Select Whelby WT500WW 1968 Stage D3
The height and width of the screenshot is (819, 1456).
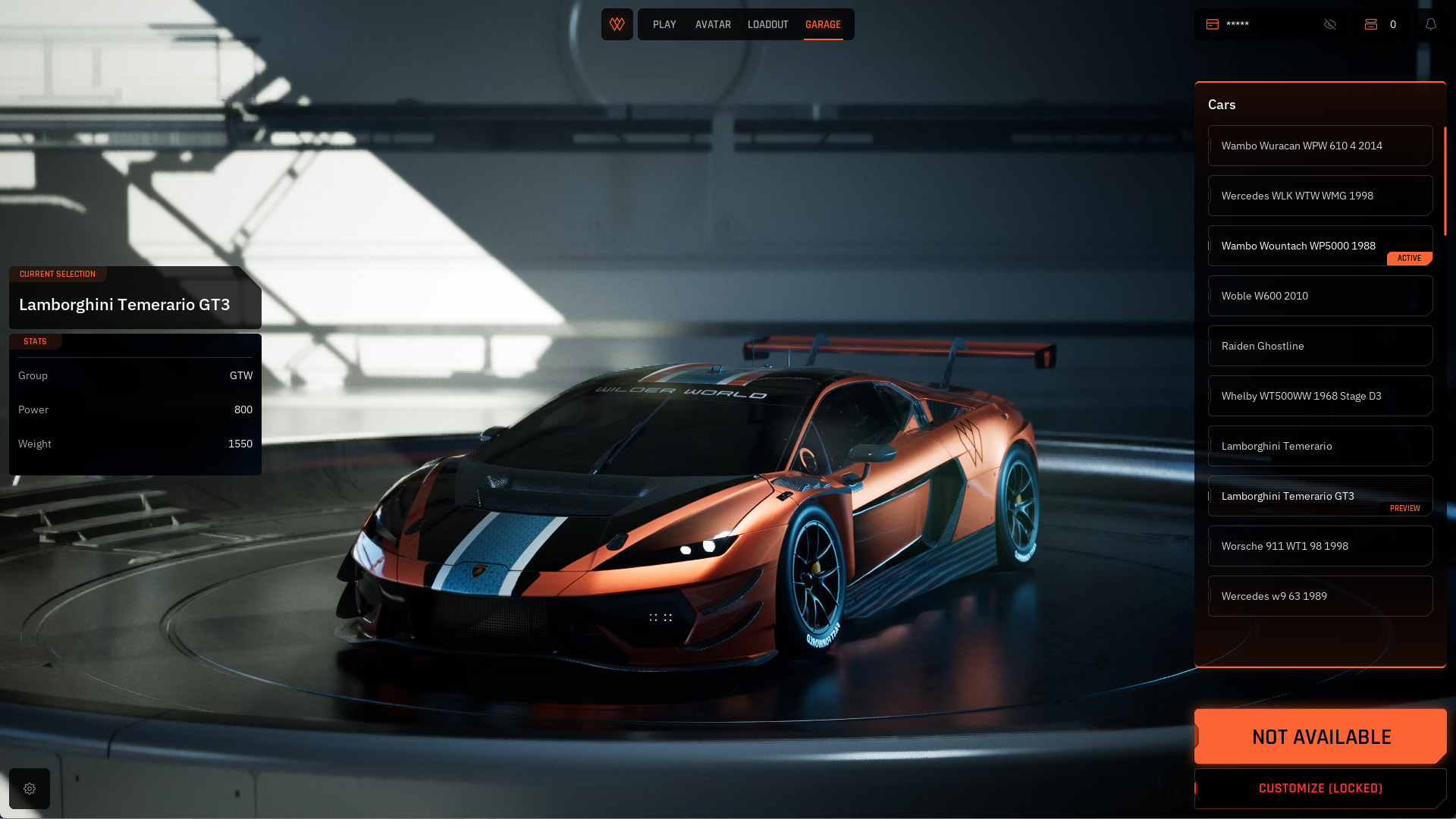pos(1319,396)
